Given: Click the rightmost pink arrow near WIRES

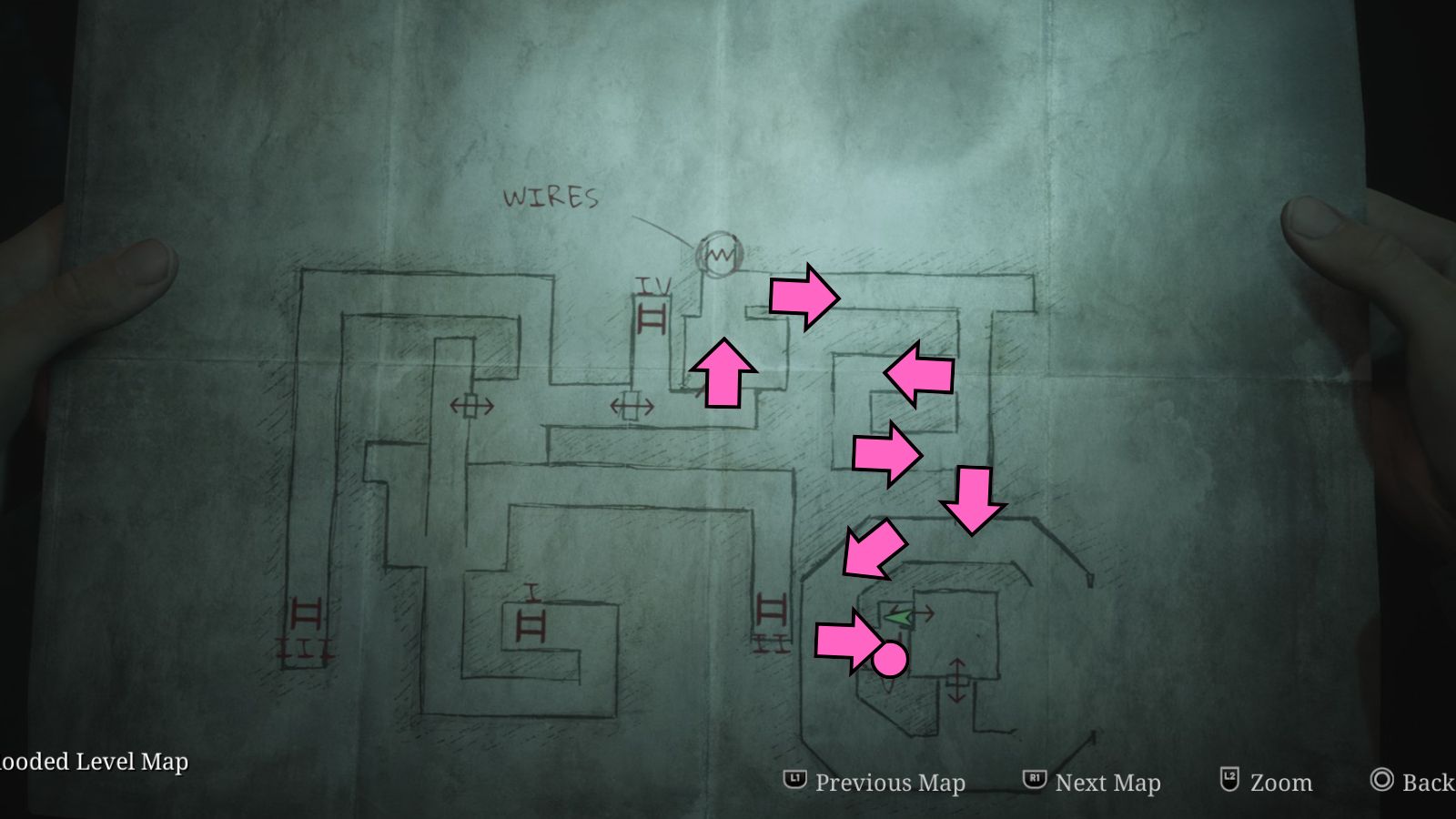Looking at the screenshot, I should 803,296.
